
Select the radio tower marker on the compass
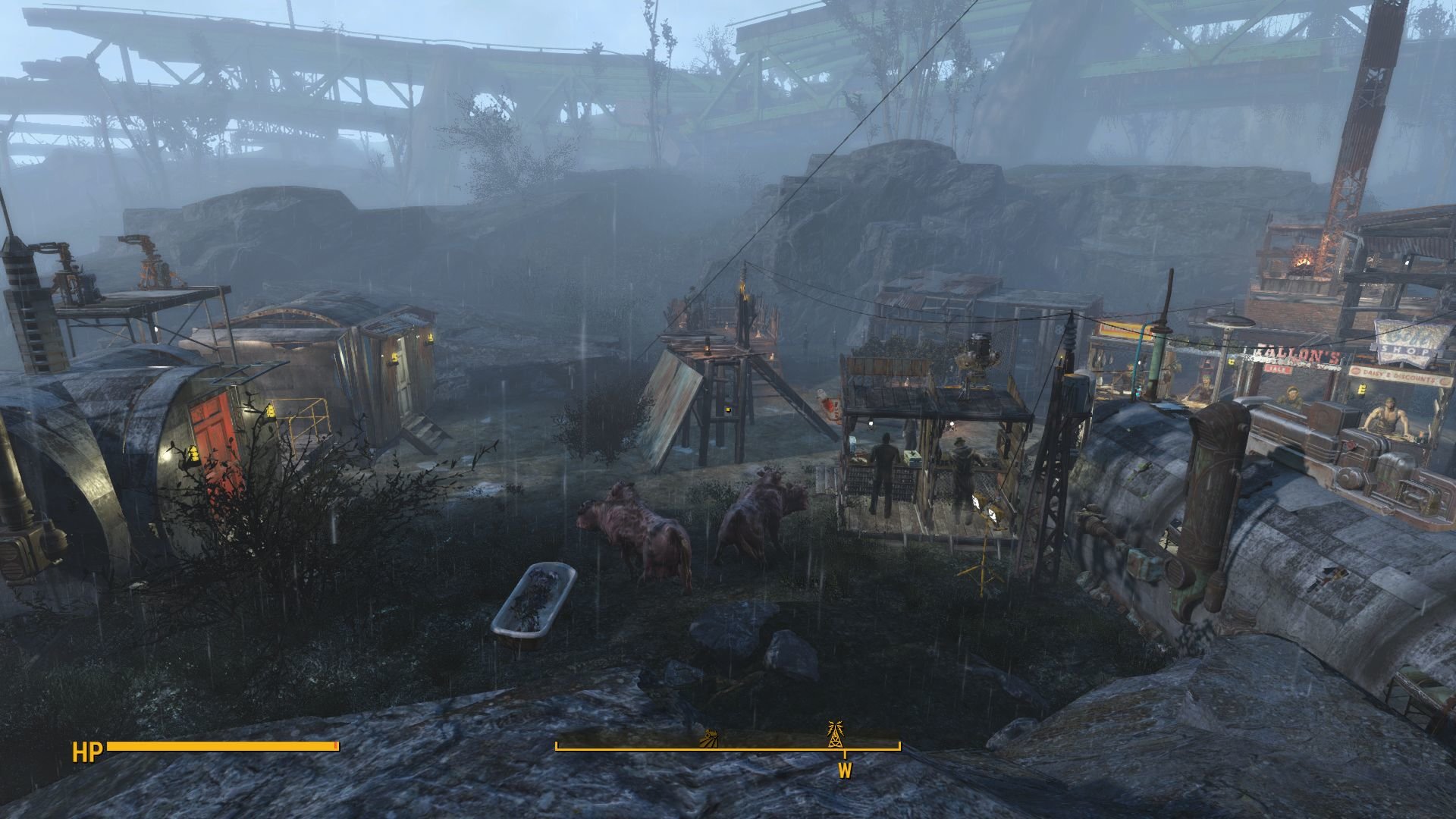point(836,733)
